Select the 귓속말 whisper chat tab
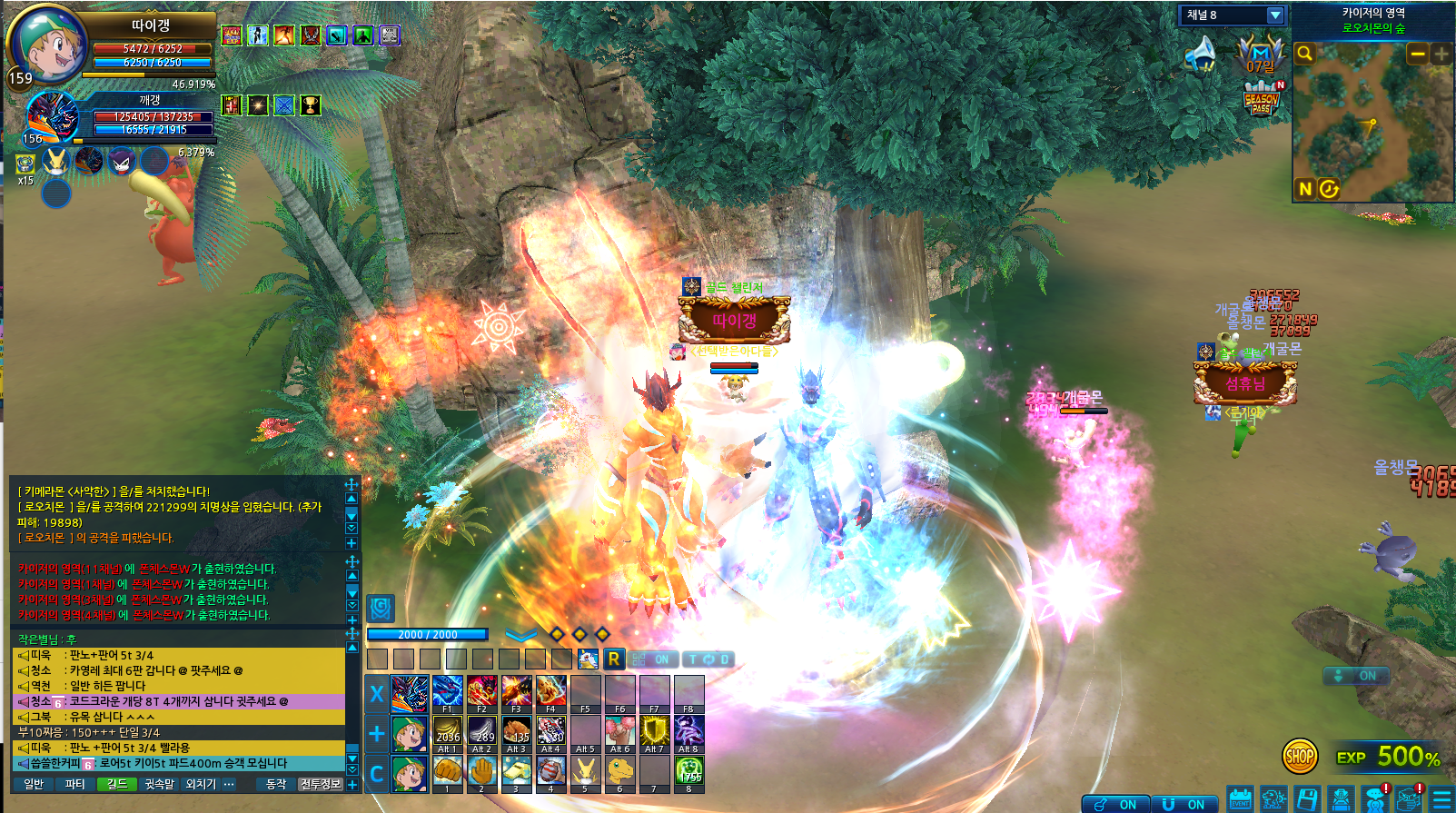Screen dimensions: 1456x813 [159, 784]
